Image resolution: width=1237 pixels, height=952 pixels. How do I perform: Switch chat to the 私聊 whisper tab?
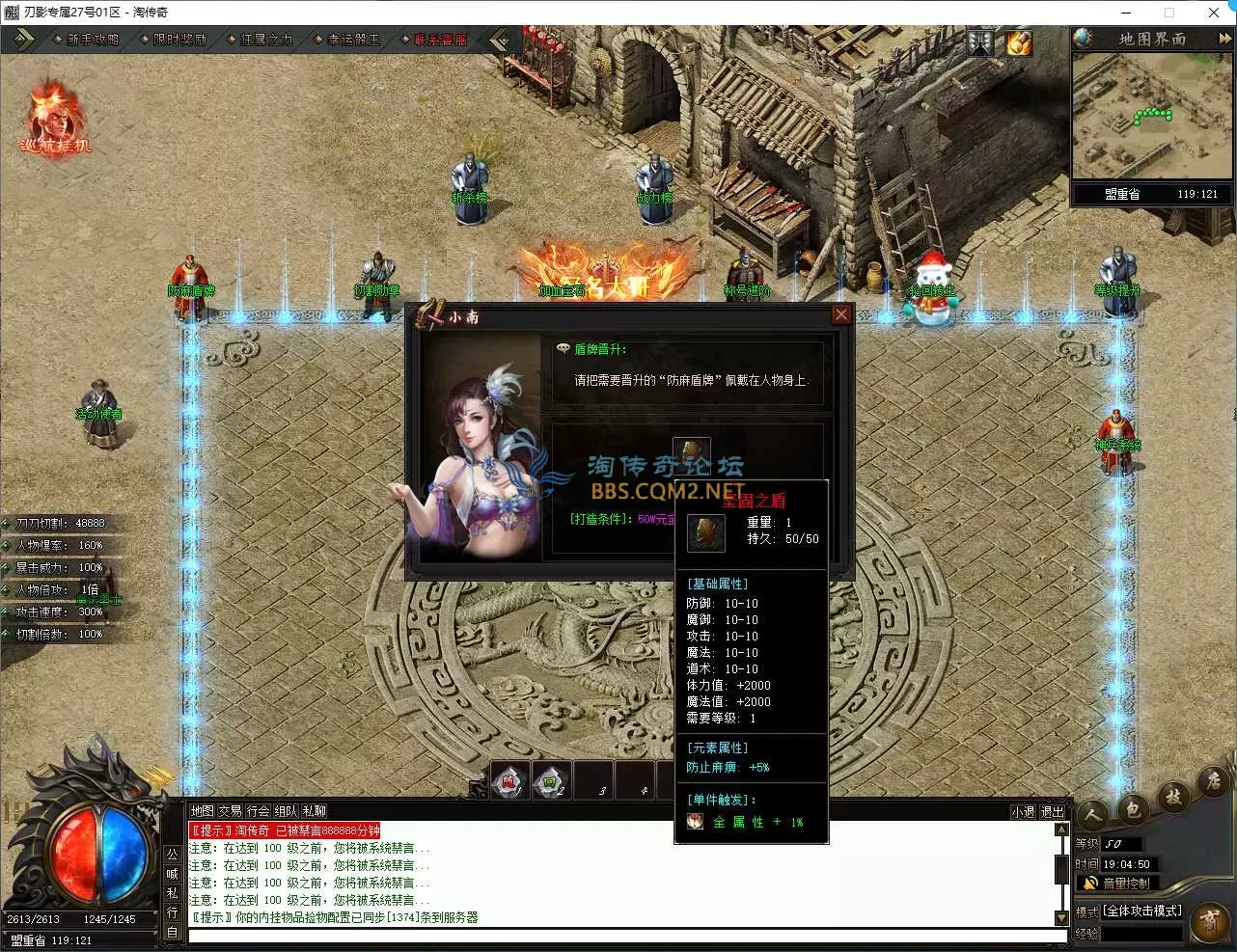point(314,811)
